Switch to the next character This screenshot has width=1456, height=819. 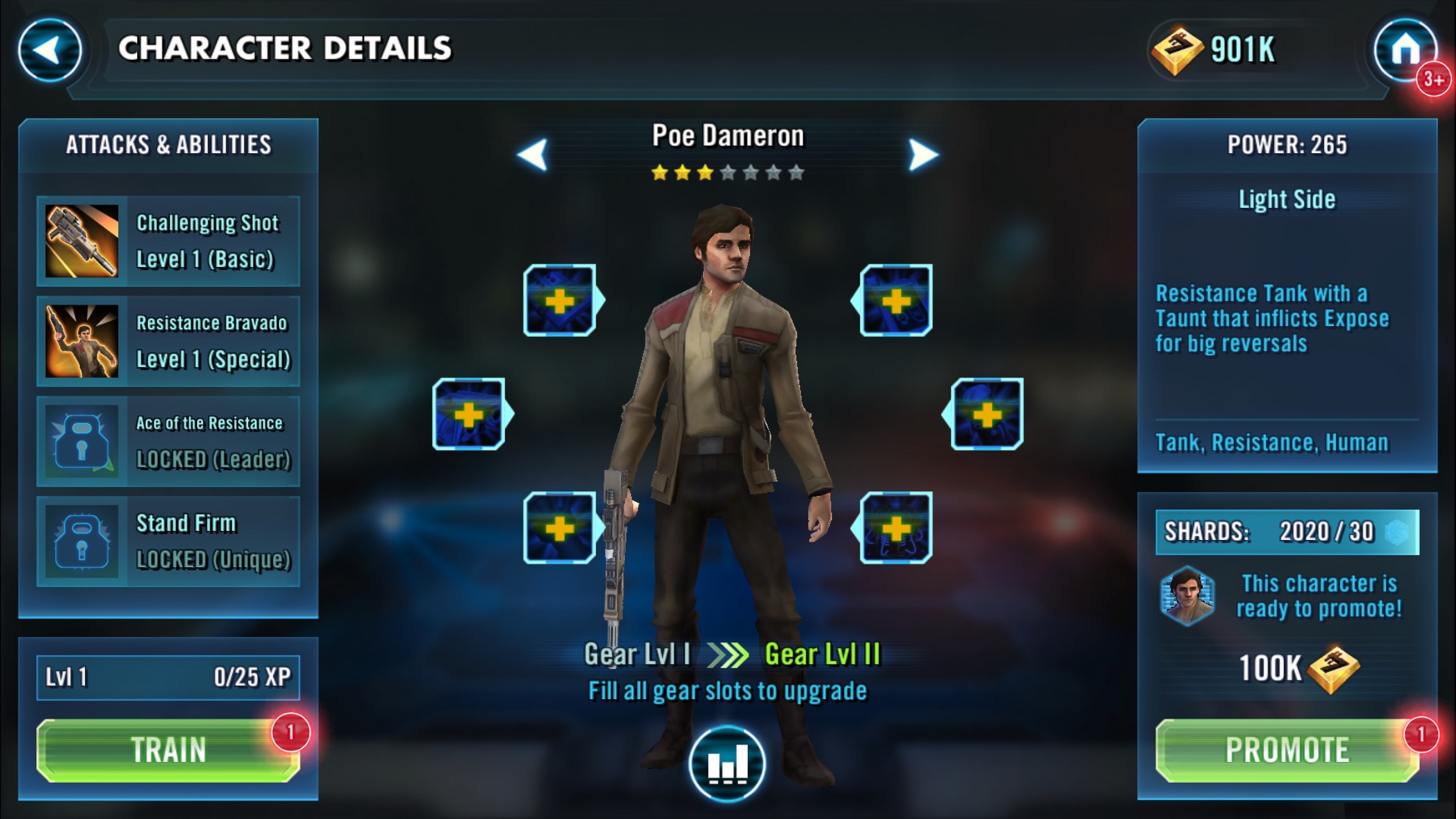coord(923,155)
